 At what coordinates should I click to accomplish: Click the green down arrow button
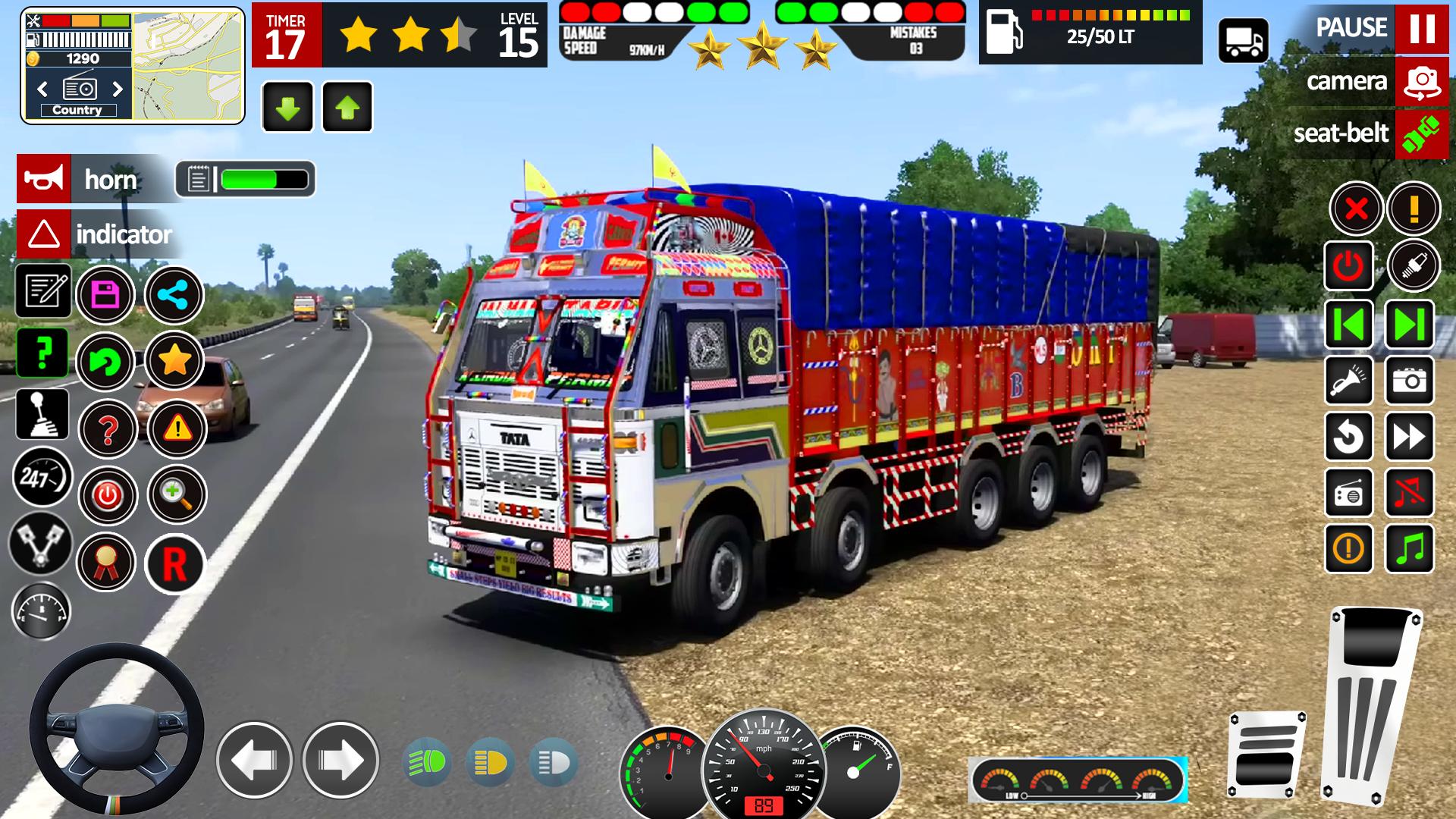[x=287, y=108]
